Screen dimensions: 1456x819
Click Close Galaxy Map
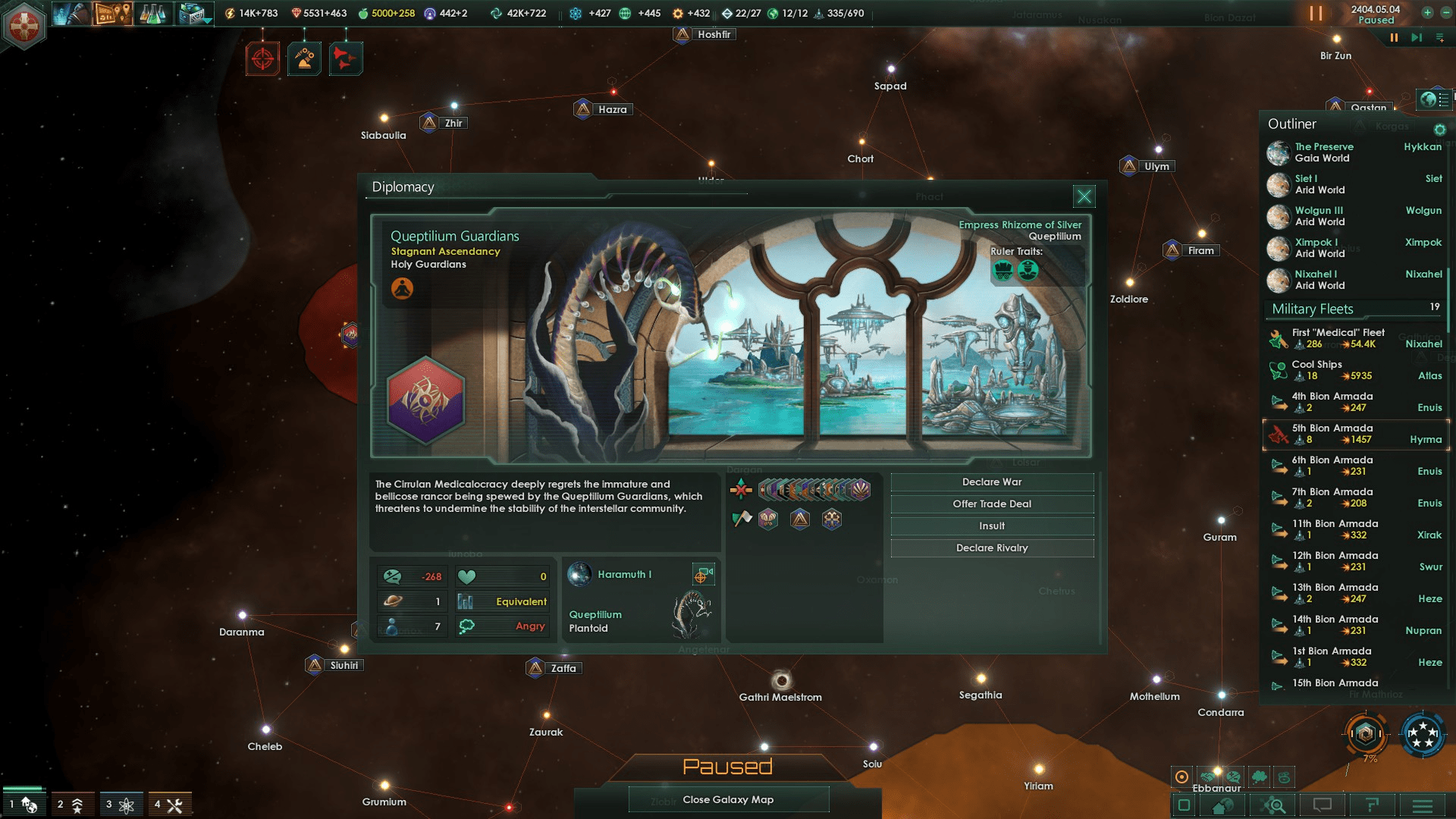click(x=728, y=799)
